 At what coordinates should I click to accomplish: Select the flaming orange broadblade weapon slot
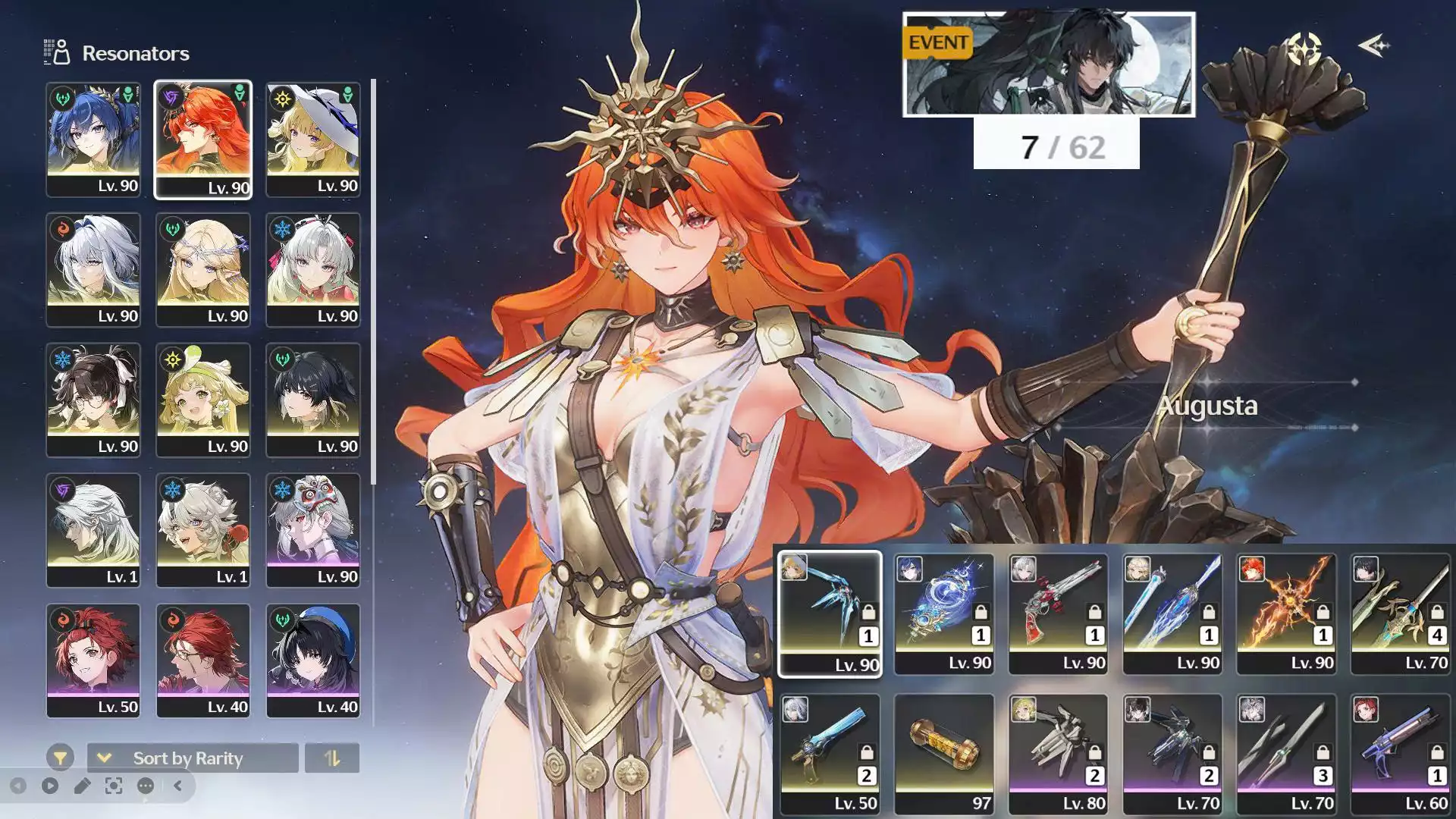pos(1286,613)
